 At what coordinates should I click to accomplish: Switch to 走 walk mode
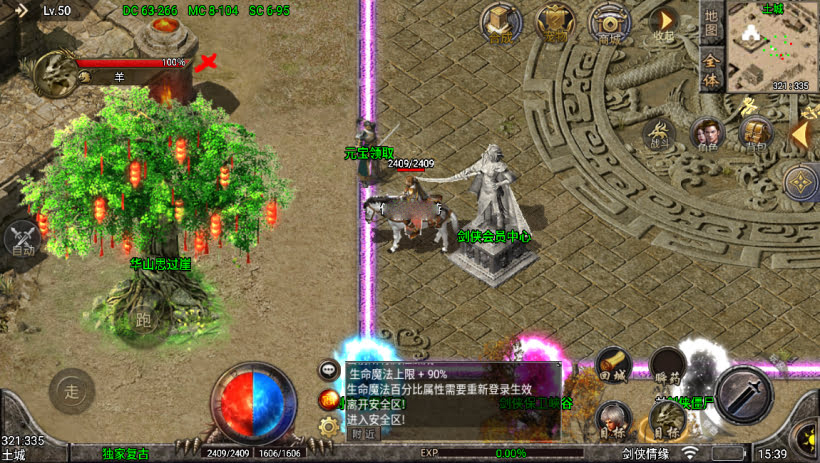coord(72,391)
